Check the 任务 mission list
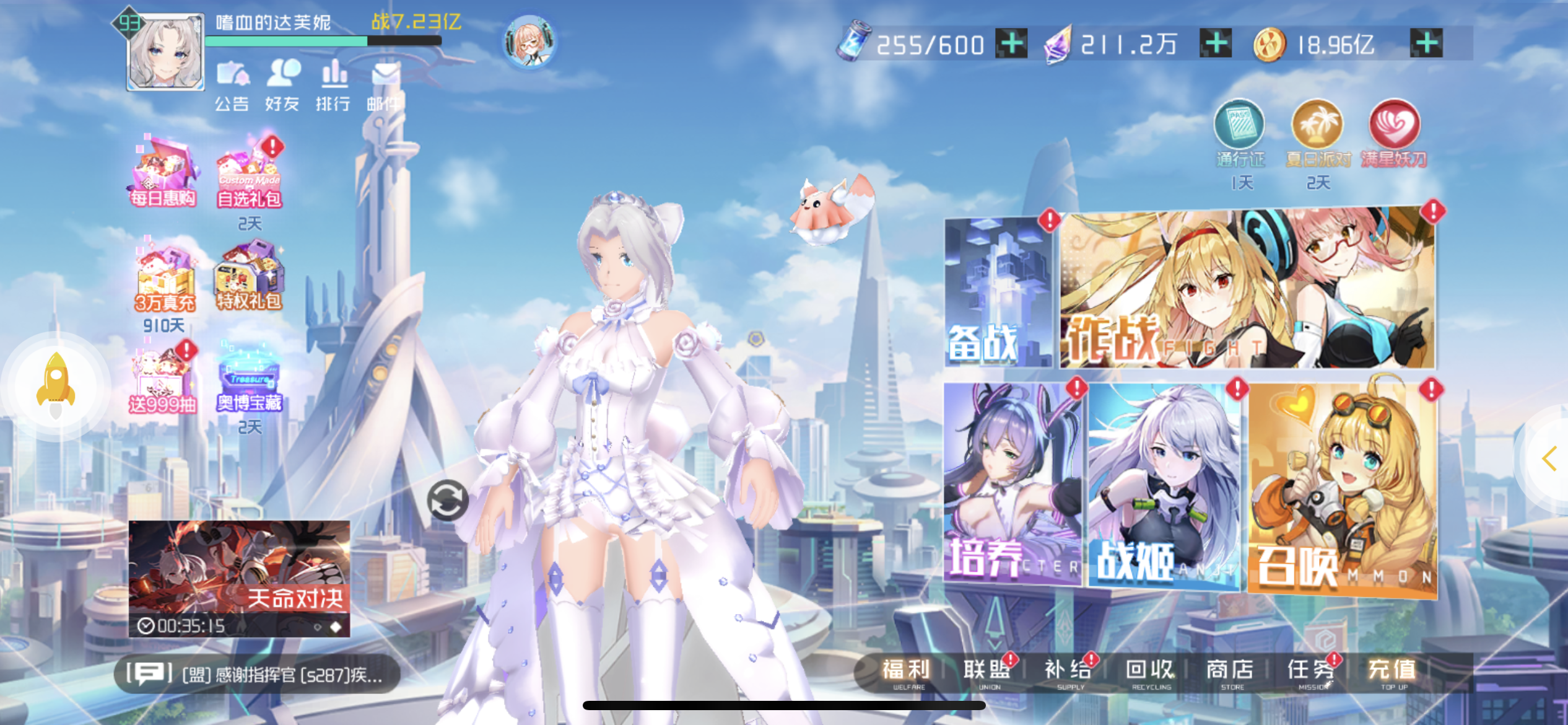Screen dimensions: 1568x725 (x=1312, y=672)
